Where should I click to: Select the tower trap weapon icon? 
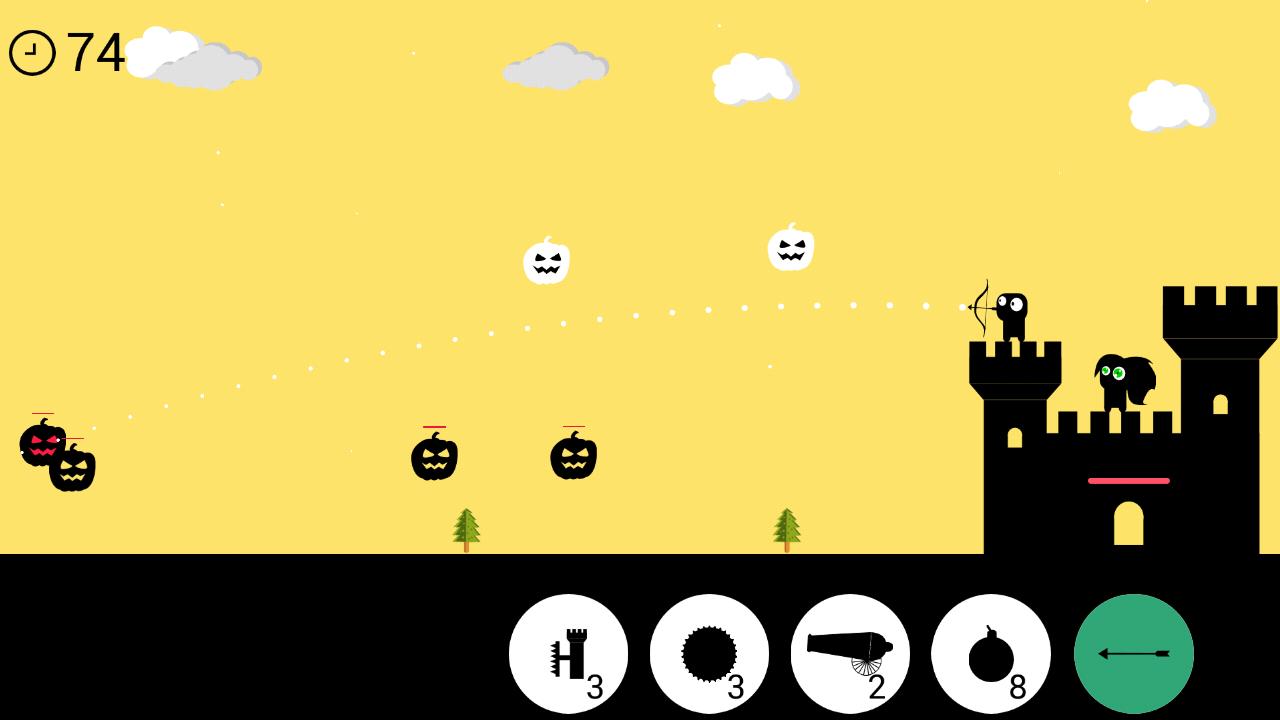click(x=568, y=653)
